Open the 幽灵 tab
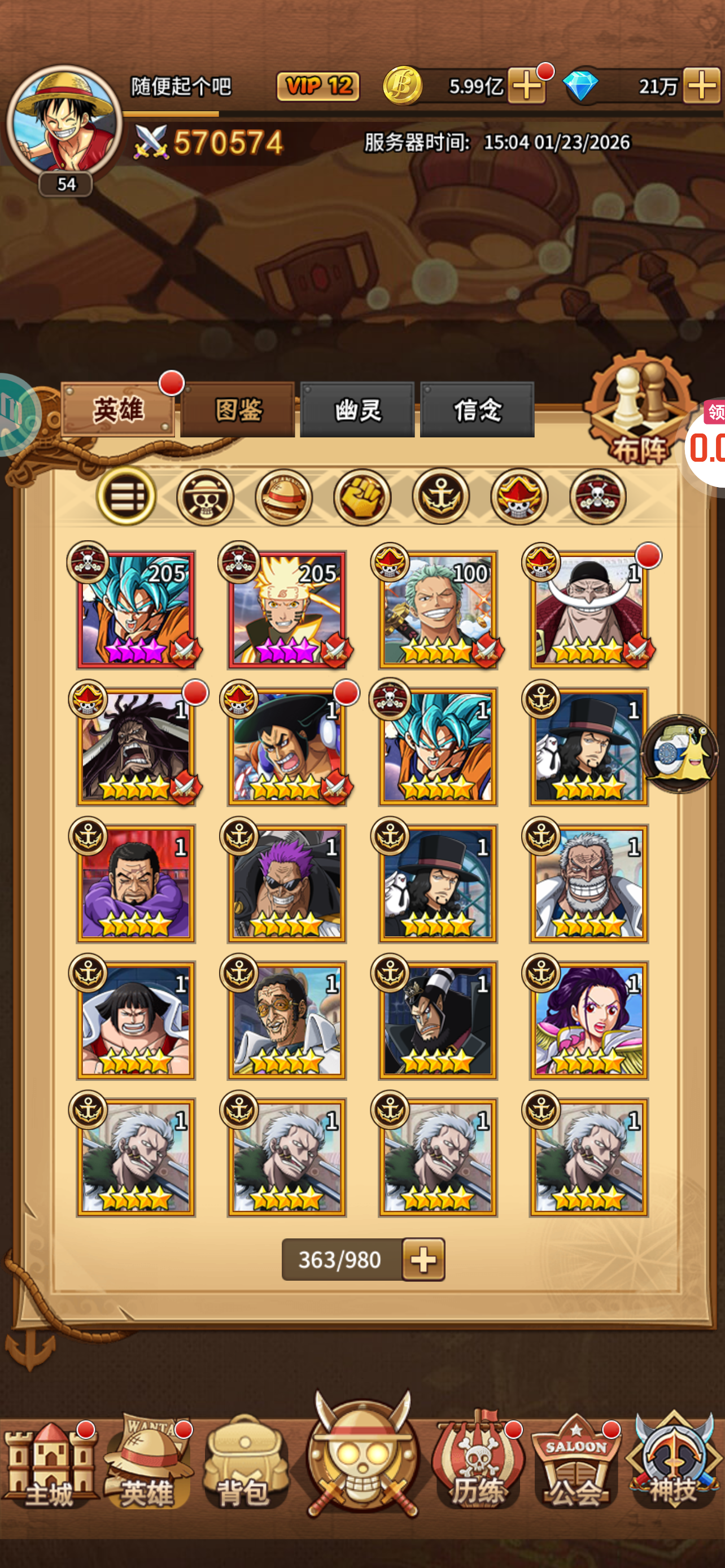Image resolution: width=725 pixels, height=1568 pixels. [357, 410]
